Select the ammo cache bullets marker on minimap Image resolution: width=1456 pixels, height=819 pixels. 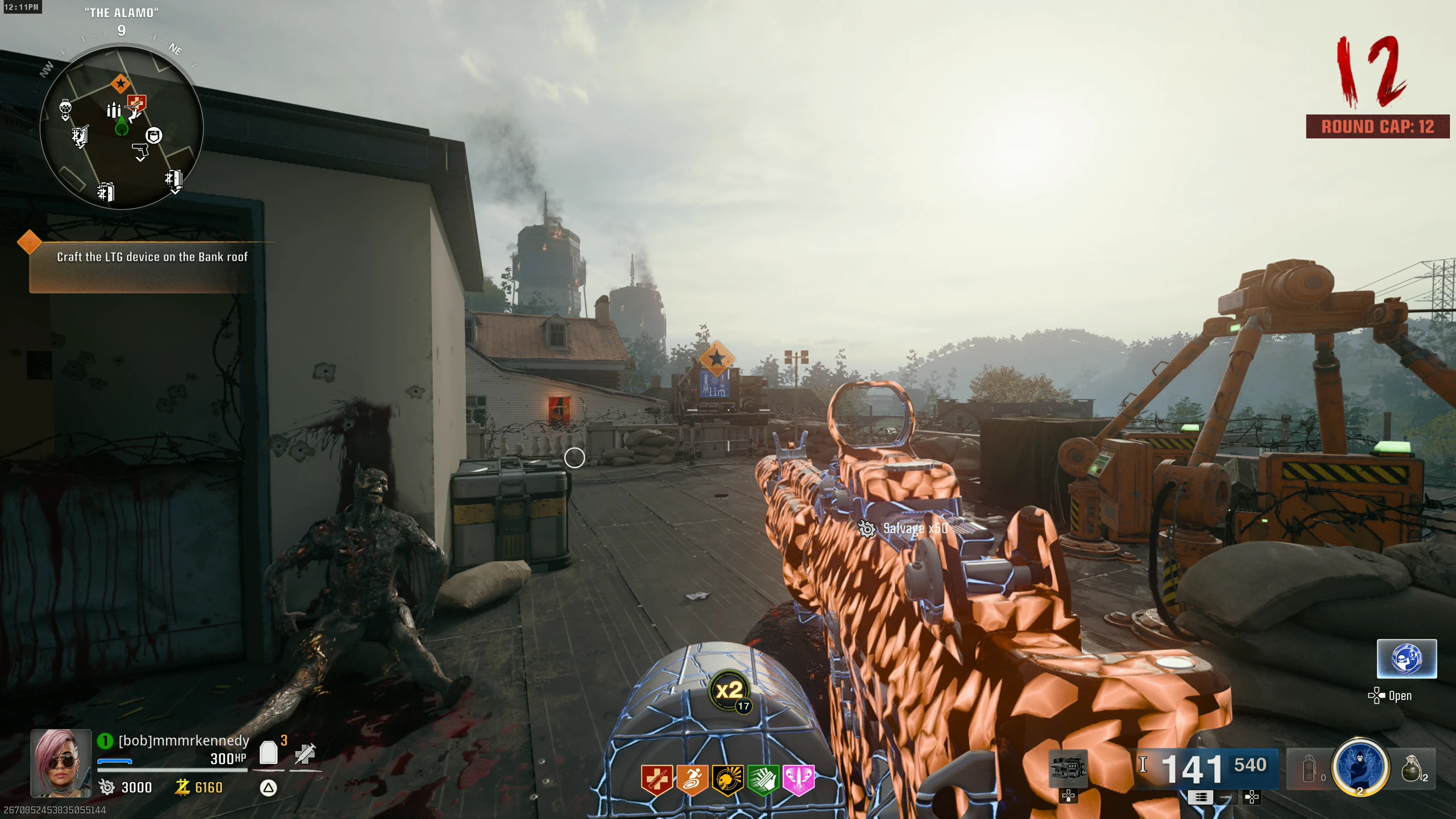tap(114, 110)
